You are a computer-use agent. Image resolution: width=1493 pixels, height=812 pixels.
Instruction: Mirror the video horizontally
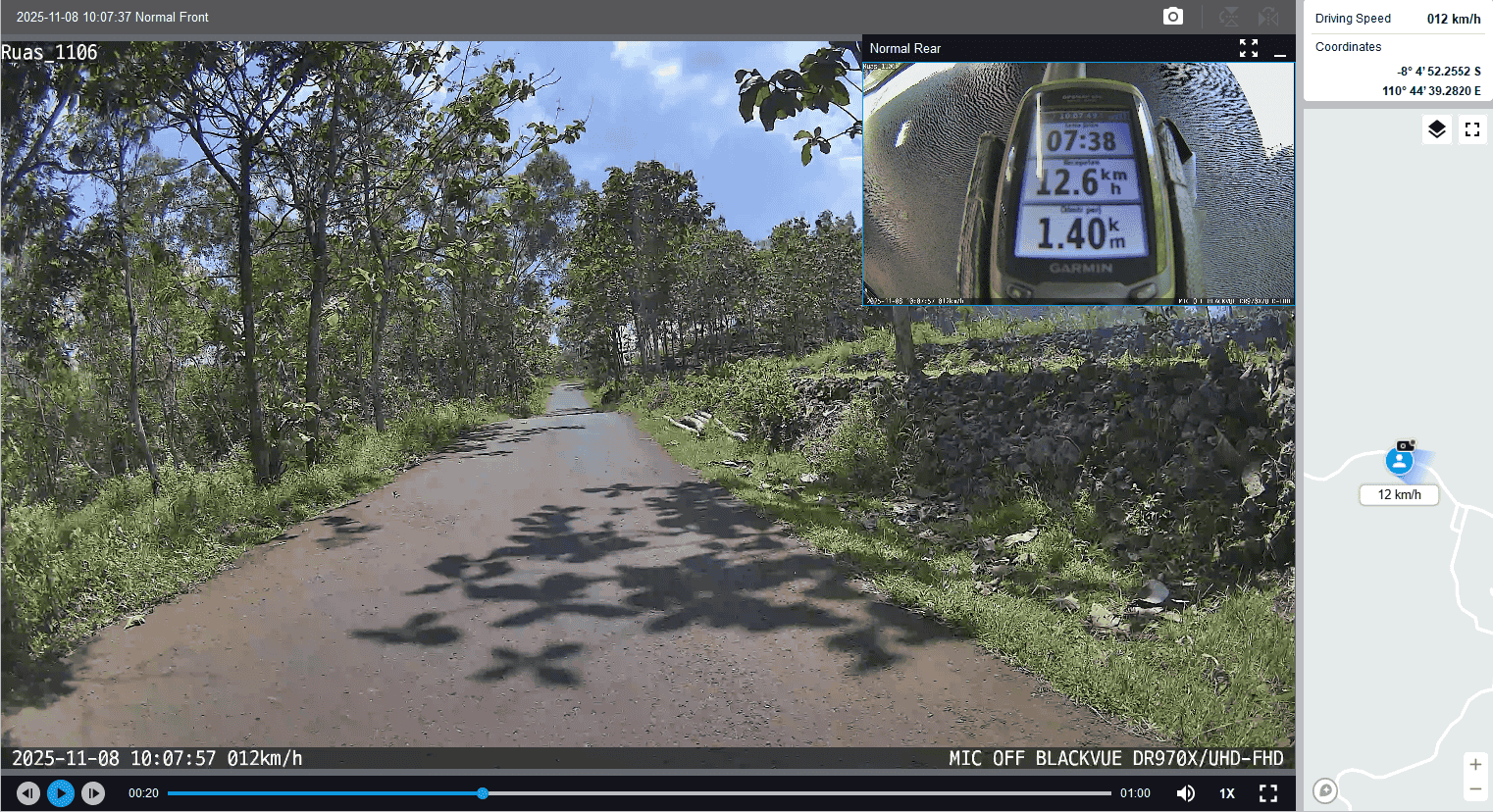pos(1268,17)
